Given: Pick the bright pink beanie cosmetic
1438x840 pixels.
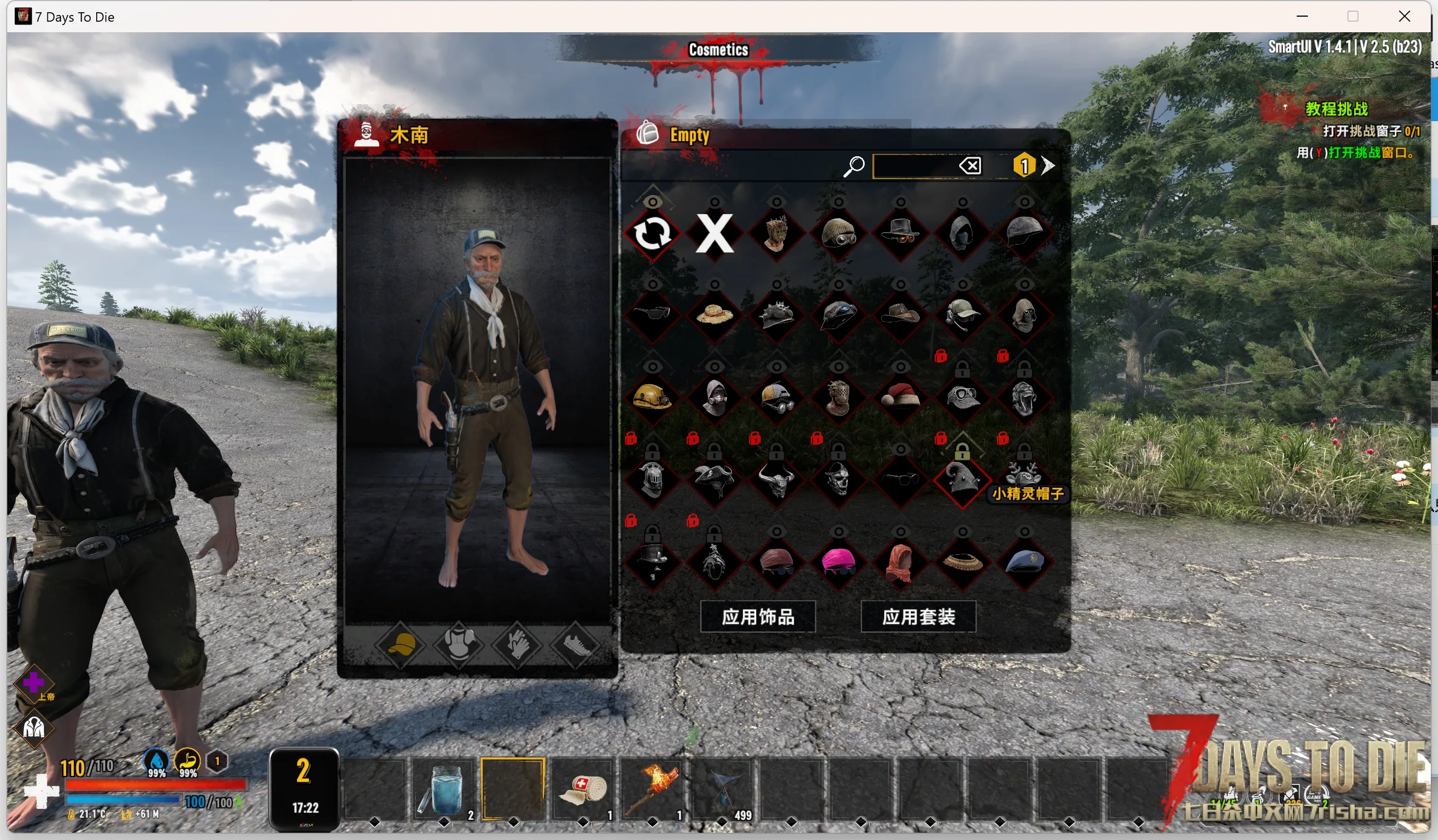Looking at the screenshot, I should click(x=838, y=562).
